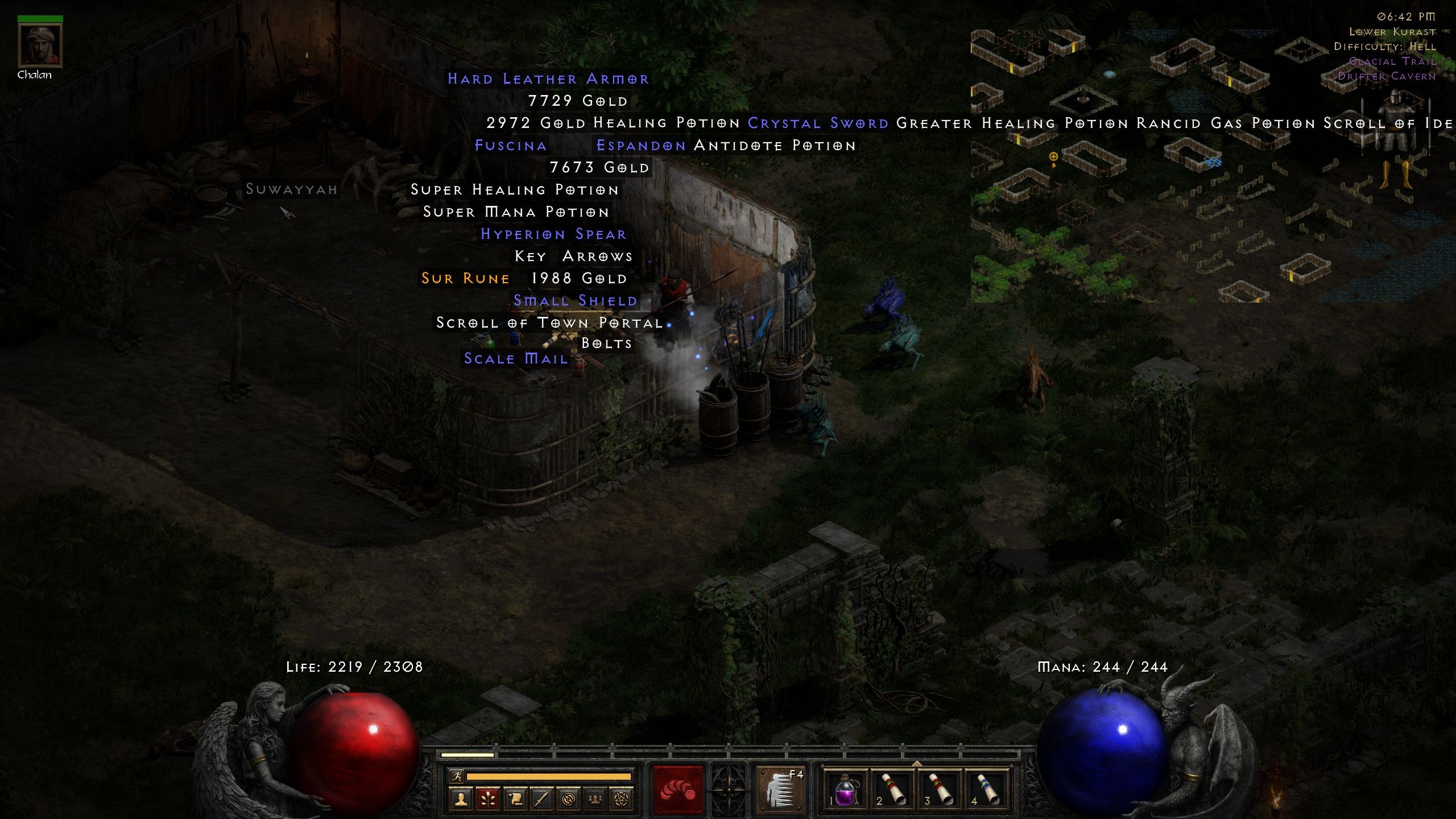This screenshot has width=1456, height=819.
Task: Open the automap options icon
Action: tap(568, 800)
